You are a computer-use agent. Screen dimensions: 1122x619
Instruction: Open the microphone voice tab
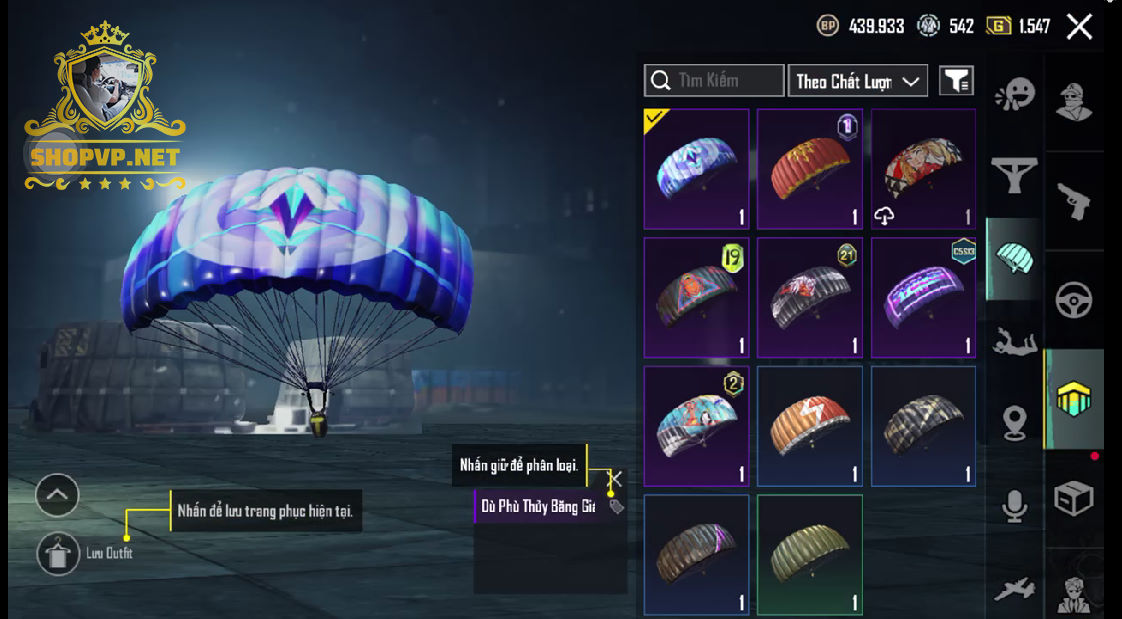click(1014, 506)
